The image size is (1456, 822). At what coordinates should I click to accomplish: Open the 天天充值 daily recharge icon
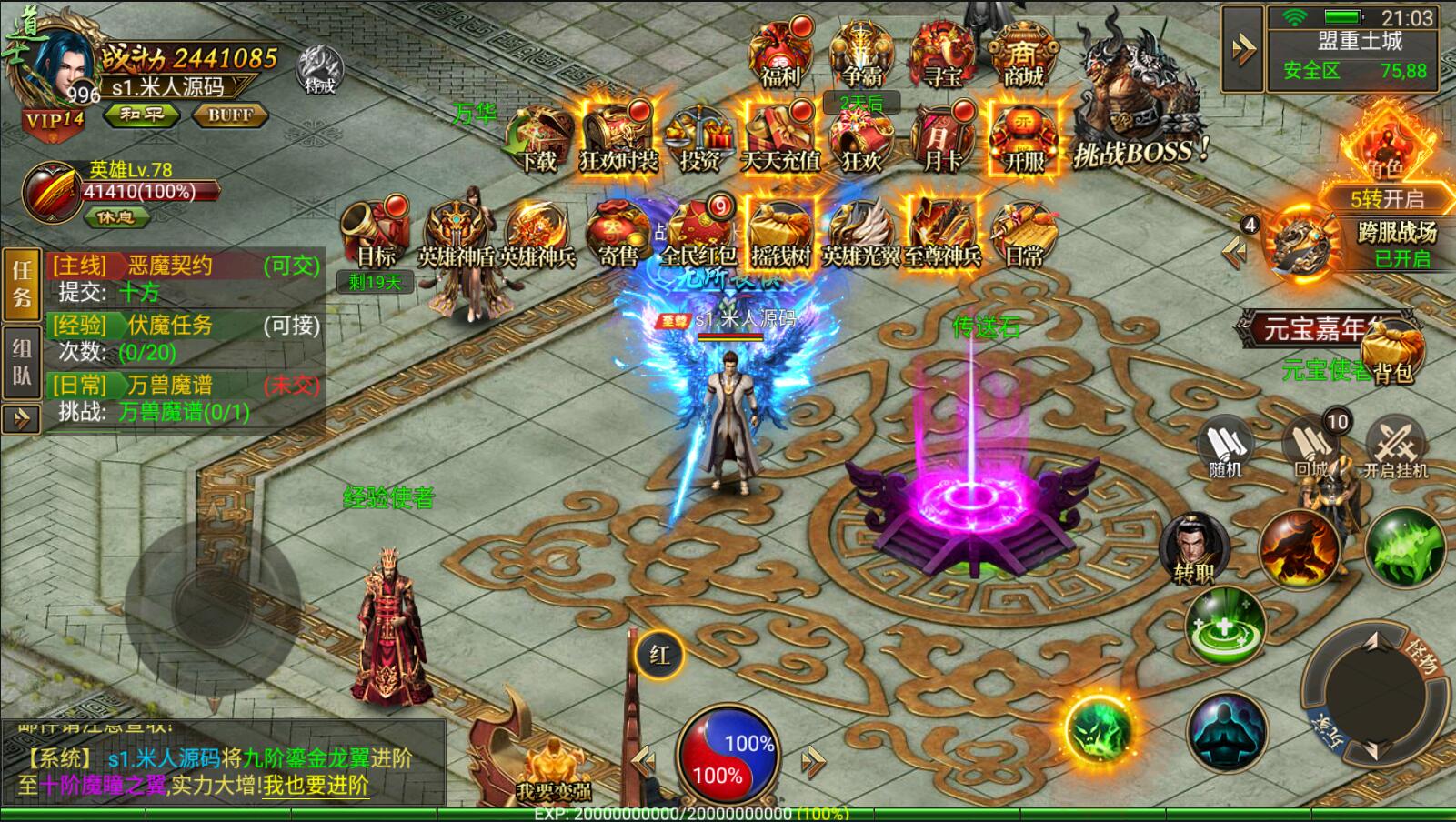point(780,139)
